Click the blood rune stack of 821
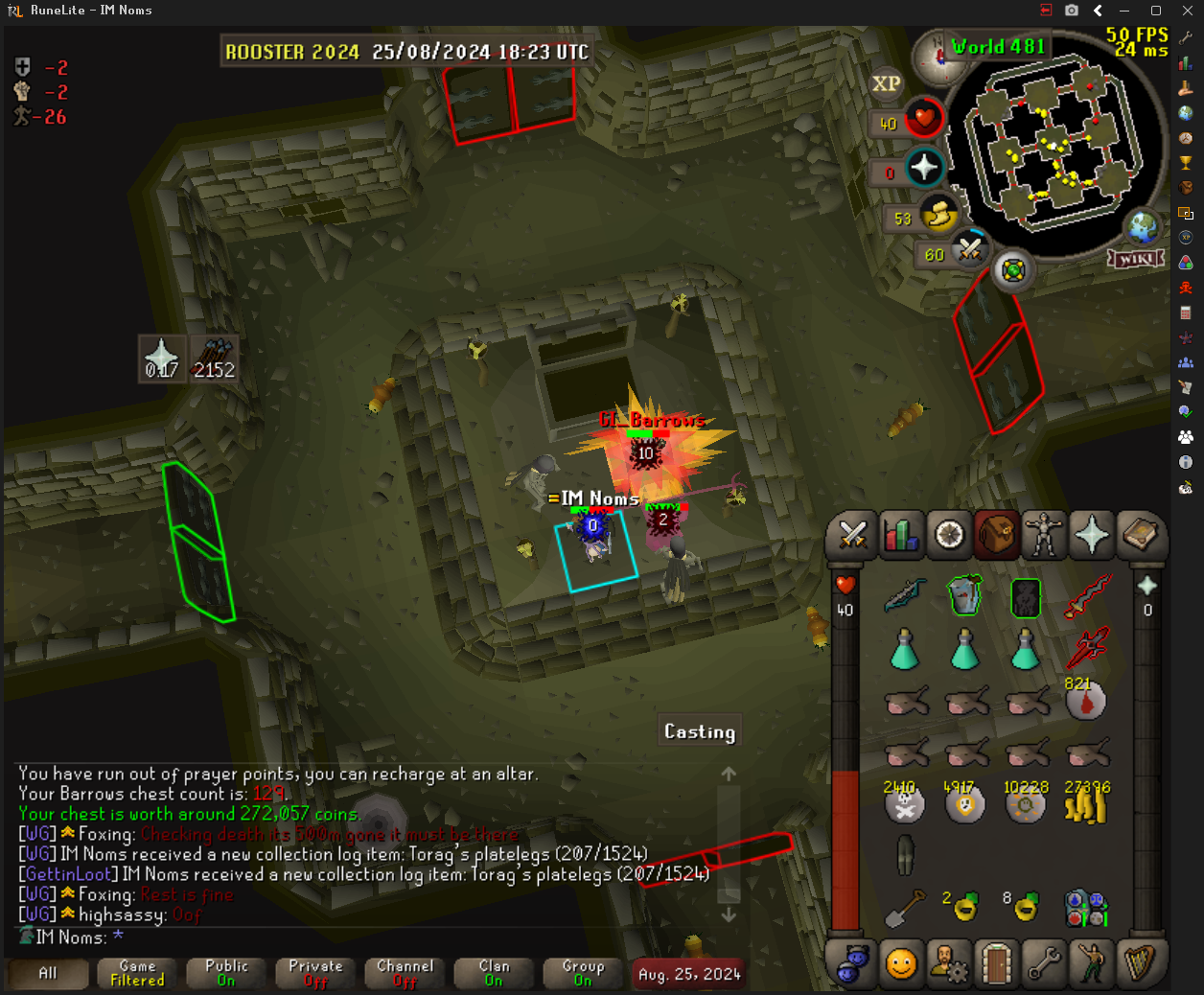The width and height of the screenshot is (1204, 995). pos(1086,700)
